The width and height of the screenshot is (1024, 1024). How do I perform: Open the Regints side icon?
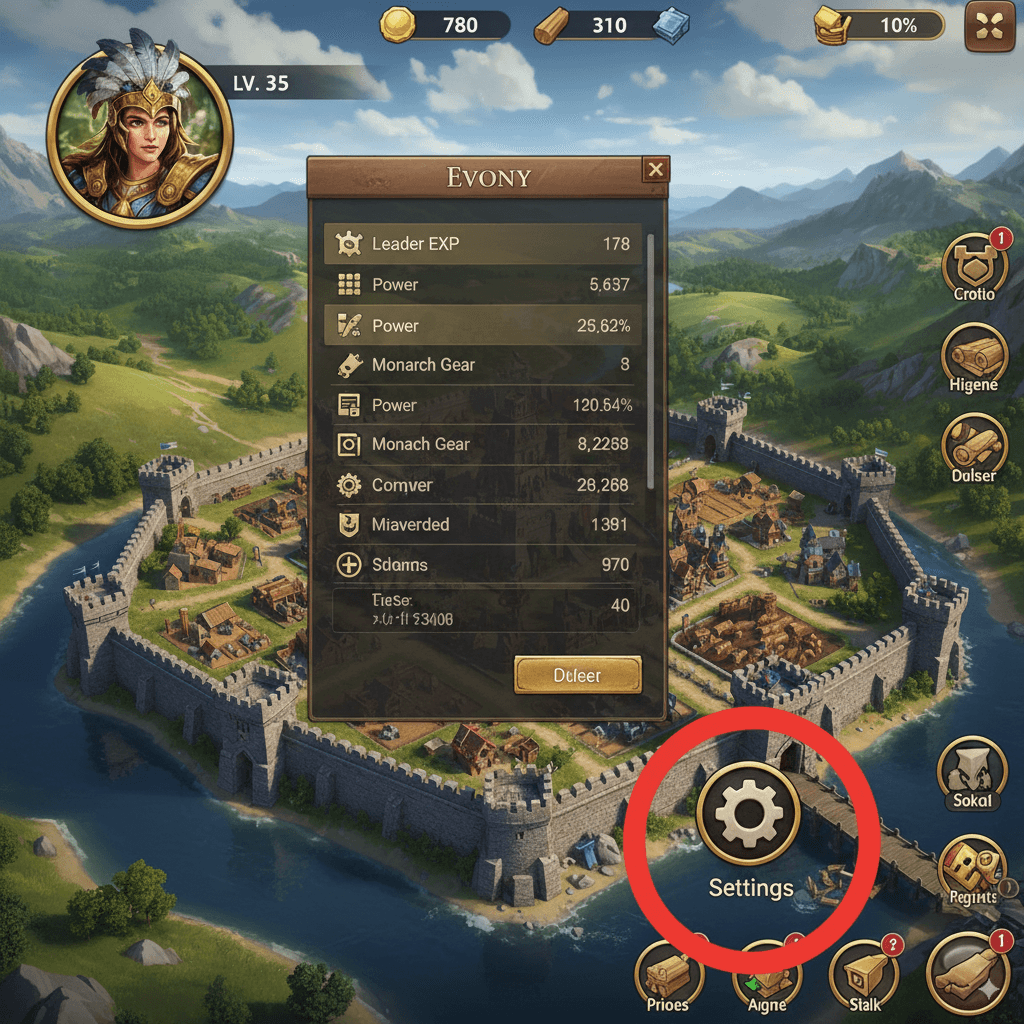(972, 869)
